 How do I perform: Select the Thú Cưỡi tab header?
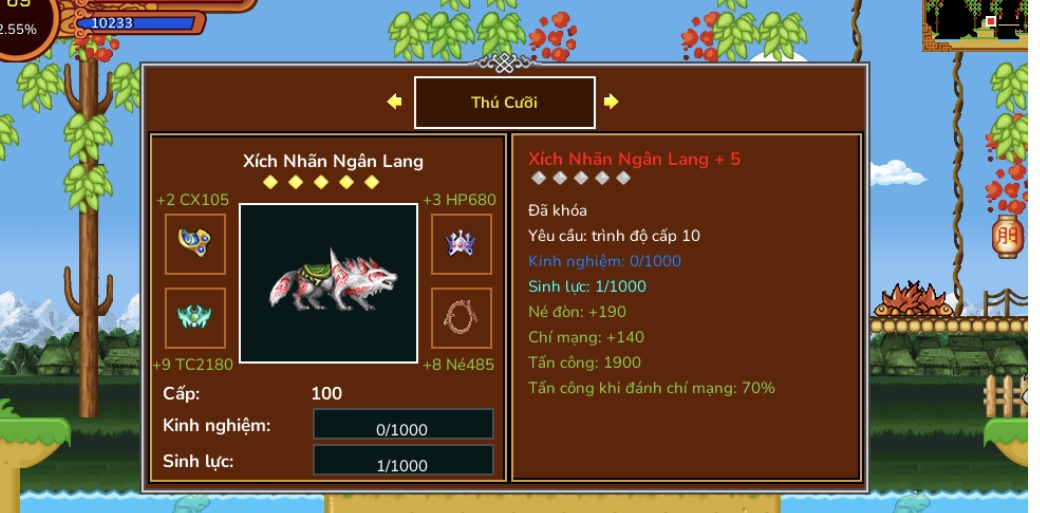(504, 103)
